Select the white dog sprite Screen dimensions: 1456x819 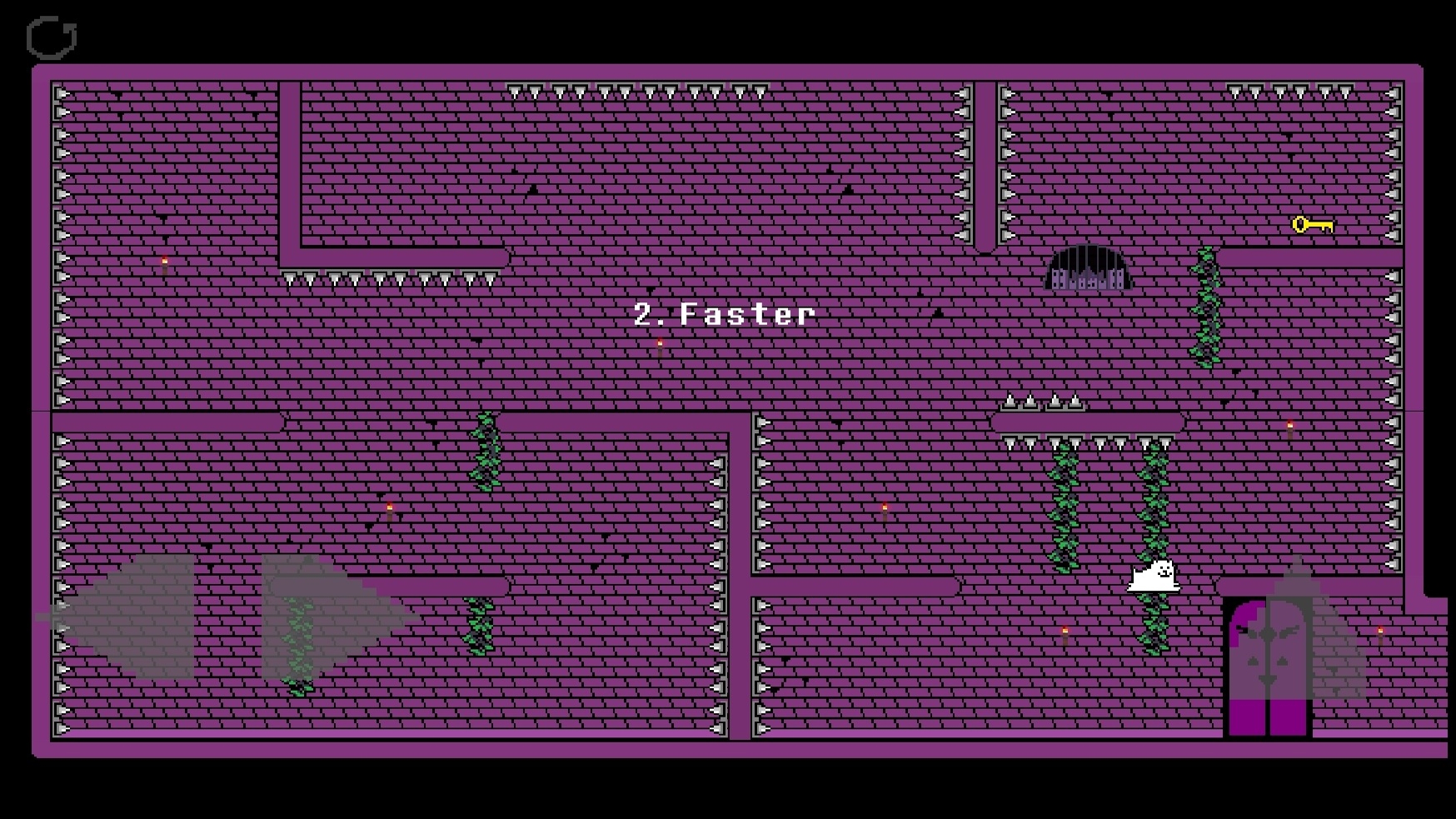tap(1154, 577)
